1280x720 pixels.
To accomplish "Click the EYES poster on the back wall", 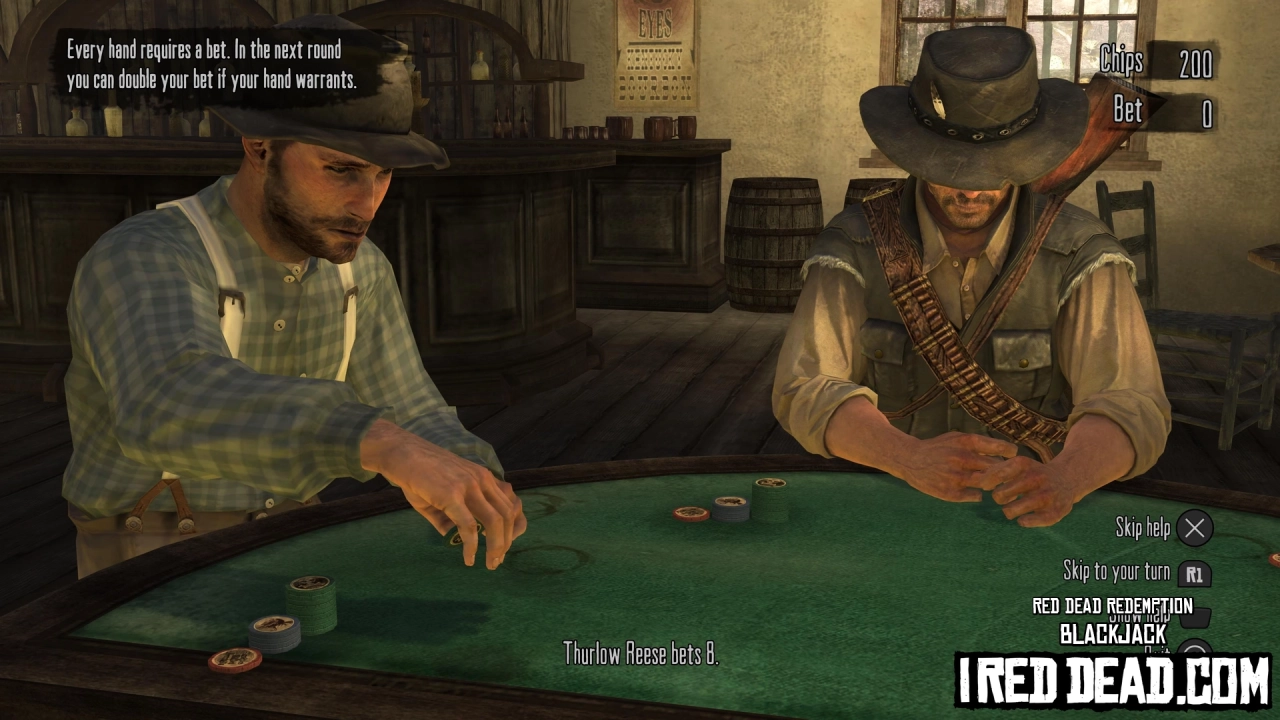I will pos(655,55).
